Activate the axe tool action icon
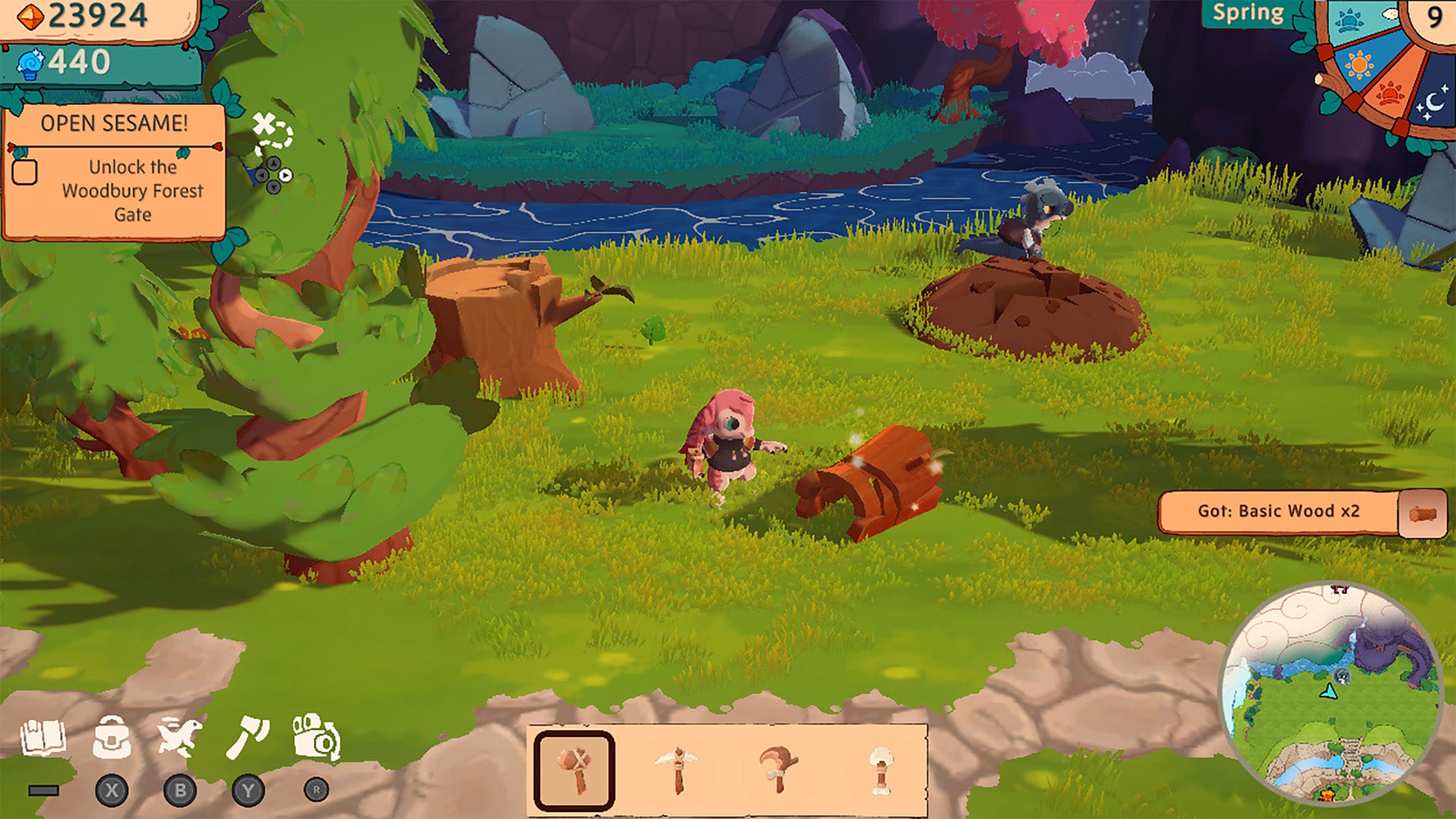 point(248,738)
